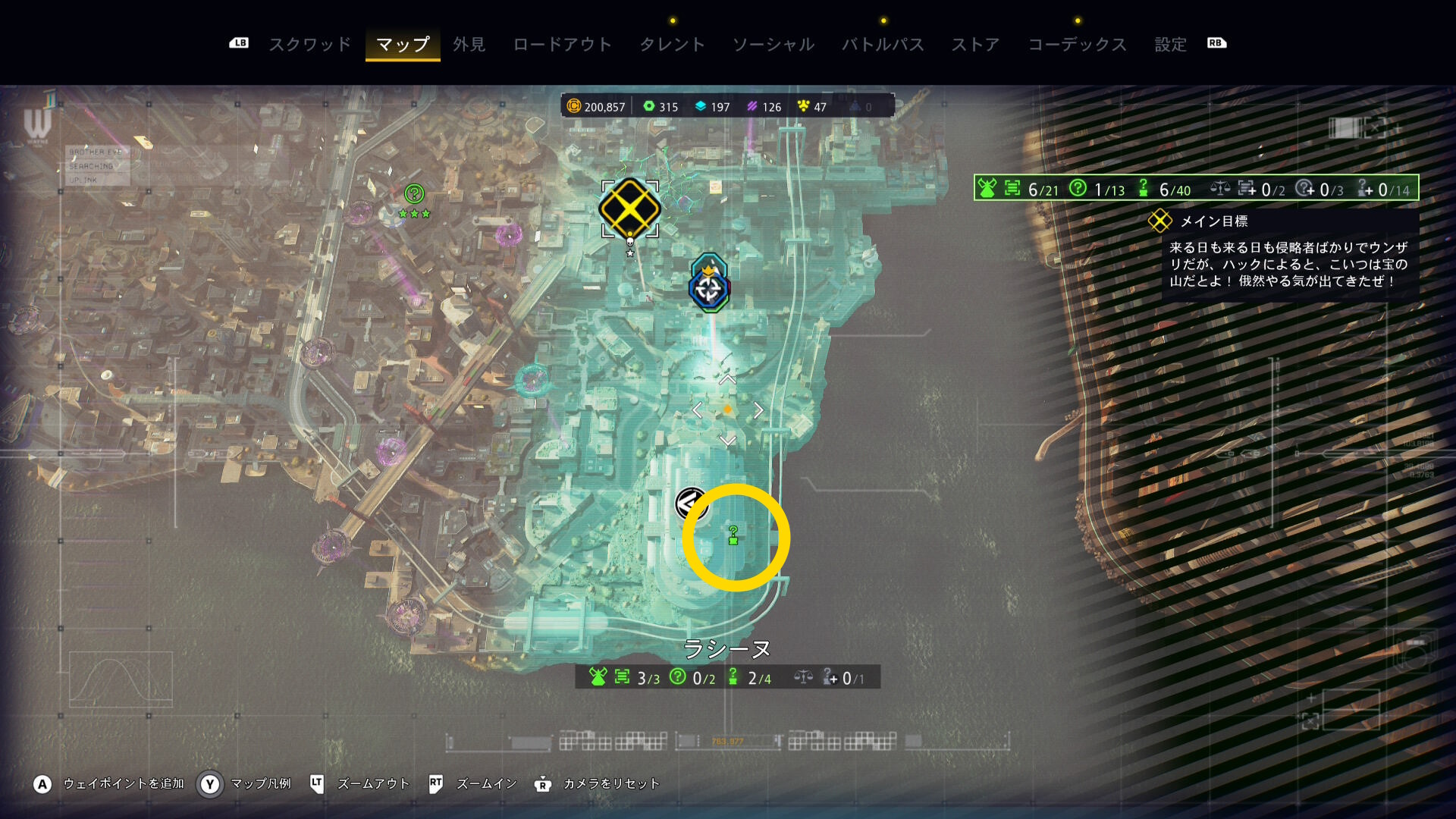The image size is (1456, 819).
Task: Select the ウェイポイントを追加 option
Action: (123, 783)
